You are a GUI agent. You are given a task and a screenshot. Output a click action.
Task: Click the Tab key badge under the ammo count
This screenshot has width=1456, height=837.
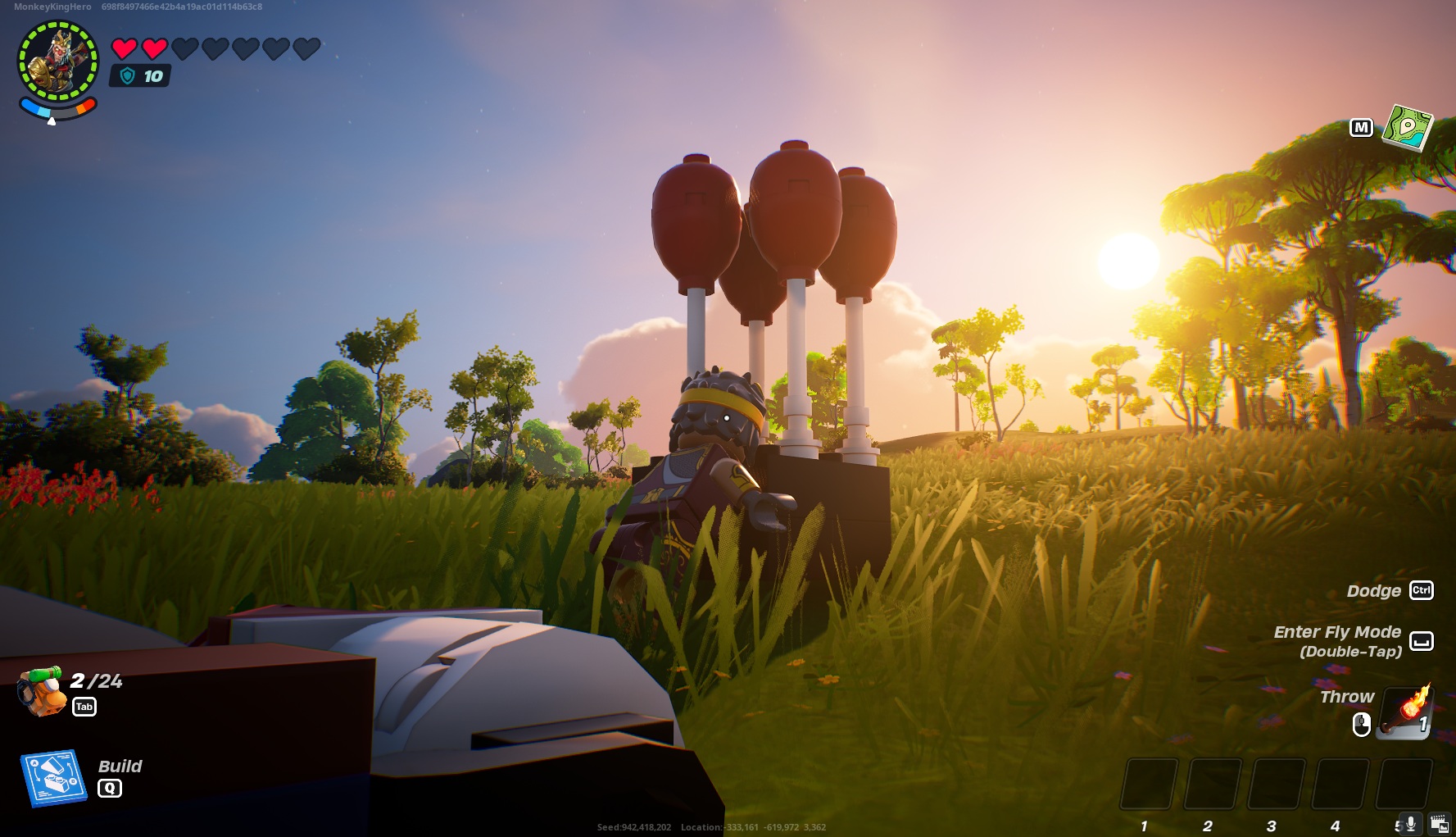point(84,707)
